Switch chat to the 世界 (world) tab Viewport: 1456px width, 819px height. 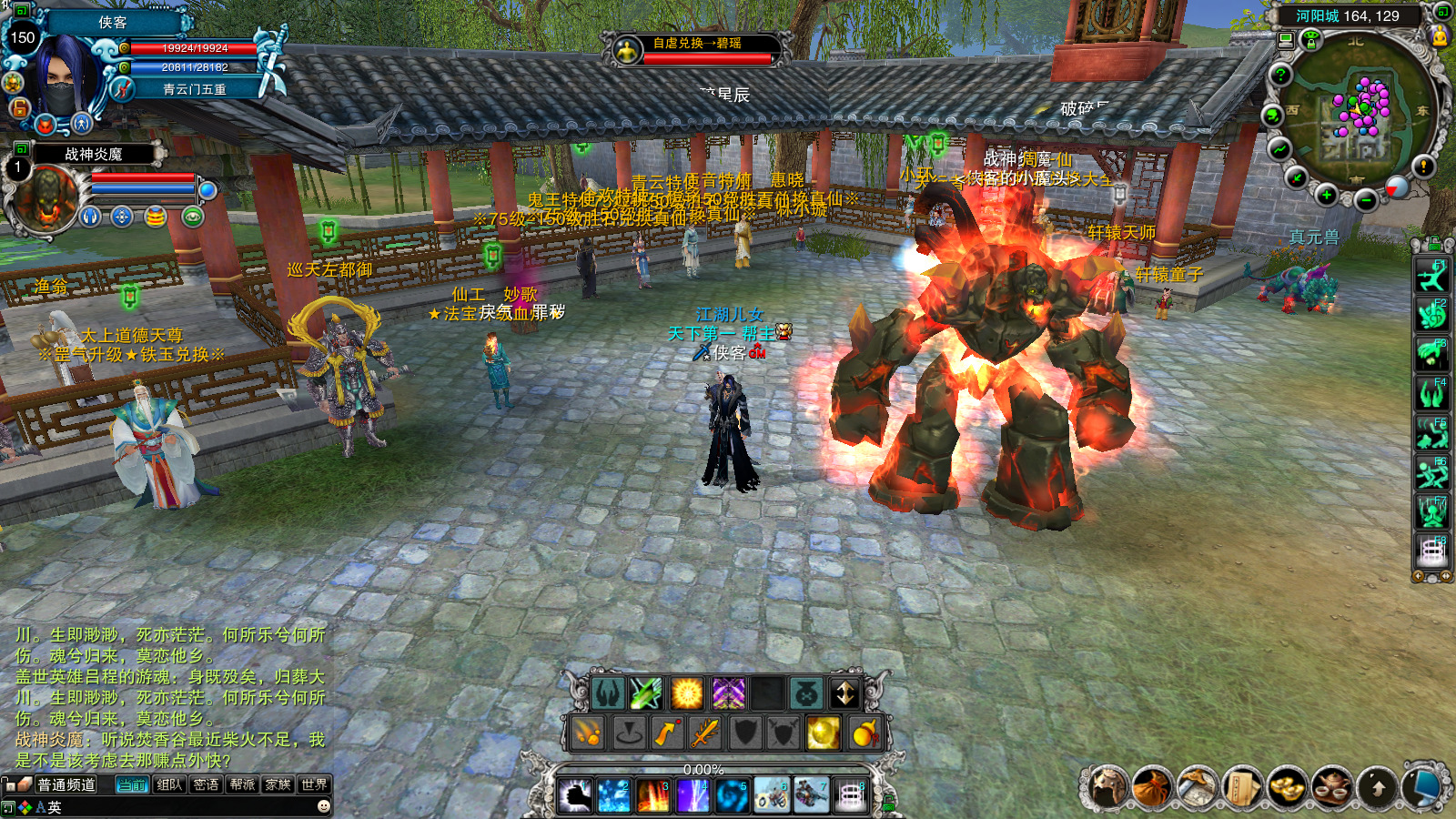click(314, 784)
